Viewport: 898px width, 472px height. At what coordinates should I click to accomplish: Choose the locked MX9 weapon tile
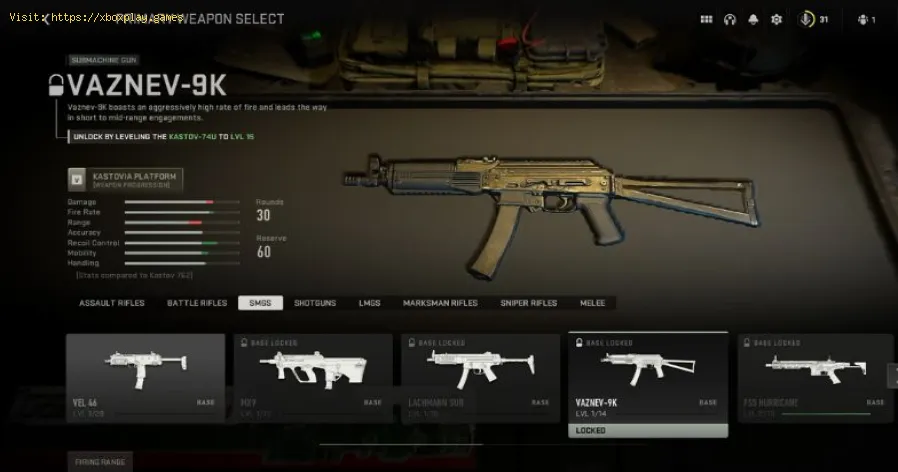pyautogui.click(x=313, y=377)
